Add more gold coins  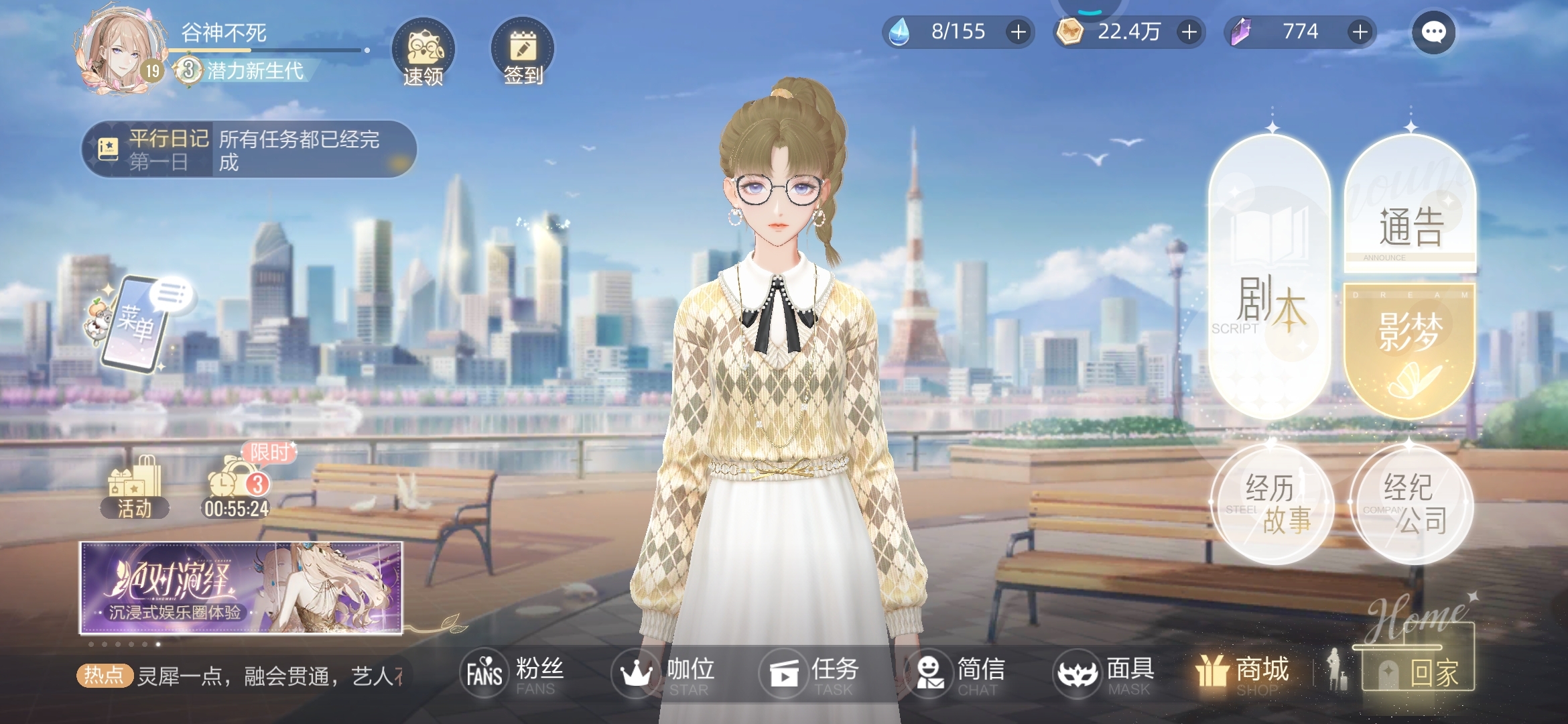click(x=1189, y=32)
